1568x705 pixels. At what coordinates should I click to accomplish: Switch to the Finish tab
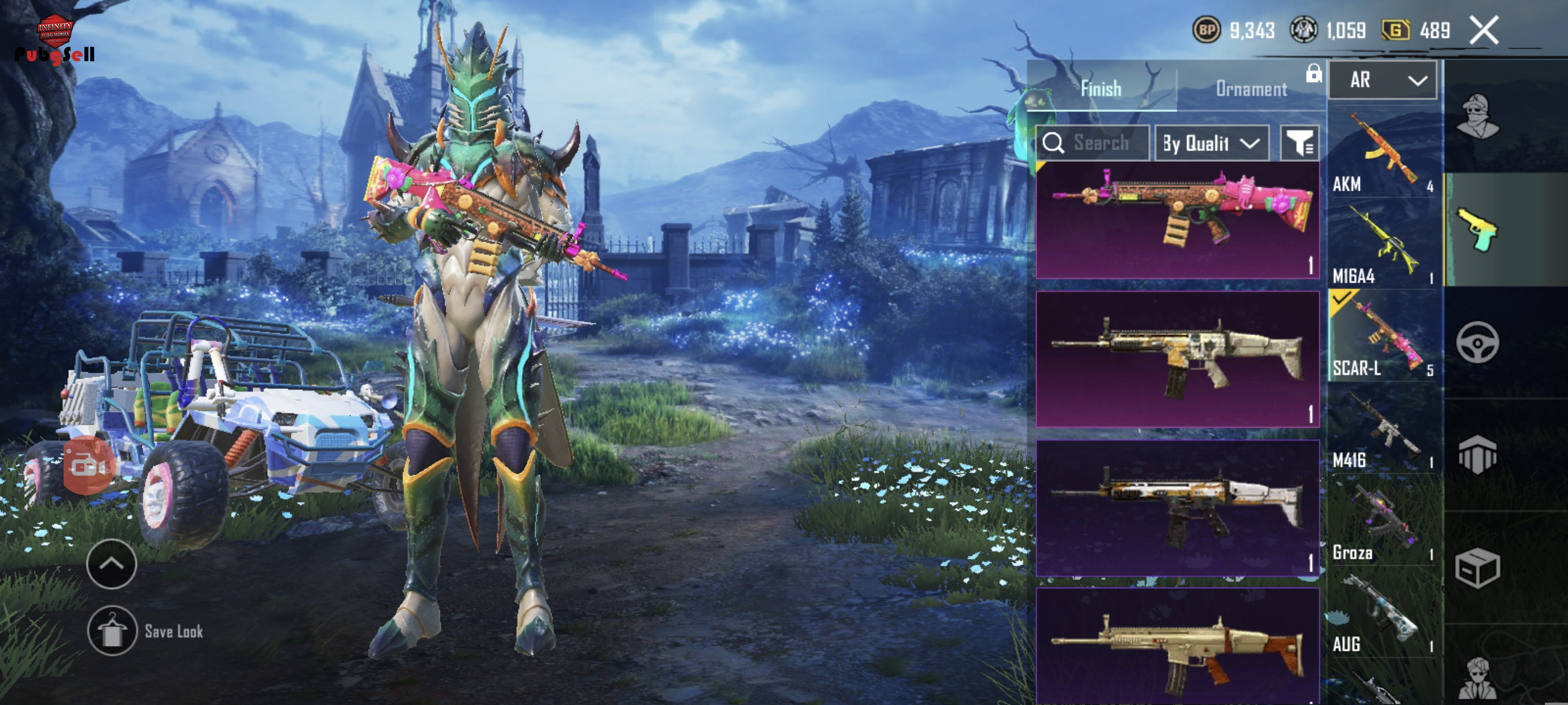pyautogui.click(x=1100, y=89)
